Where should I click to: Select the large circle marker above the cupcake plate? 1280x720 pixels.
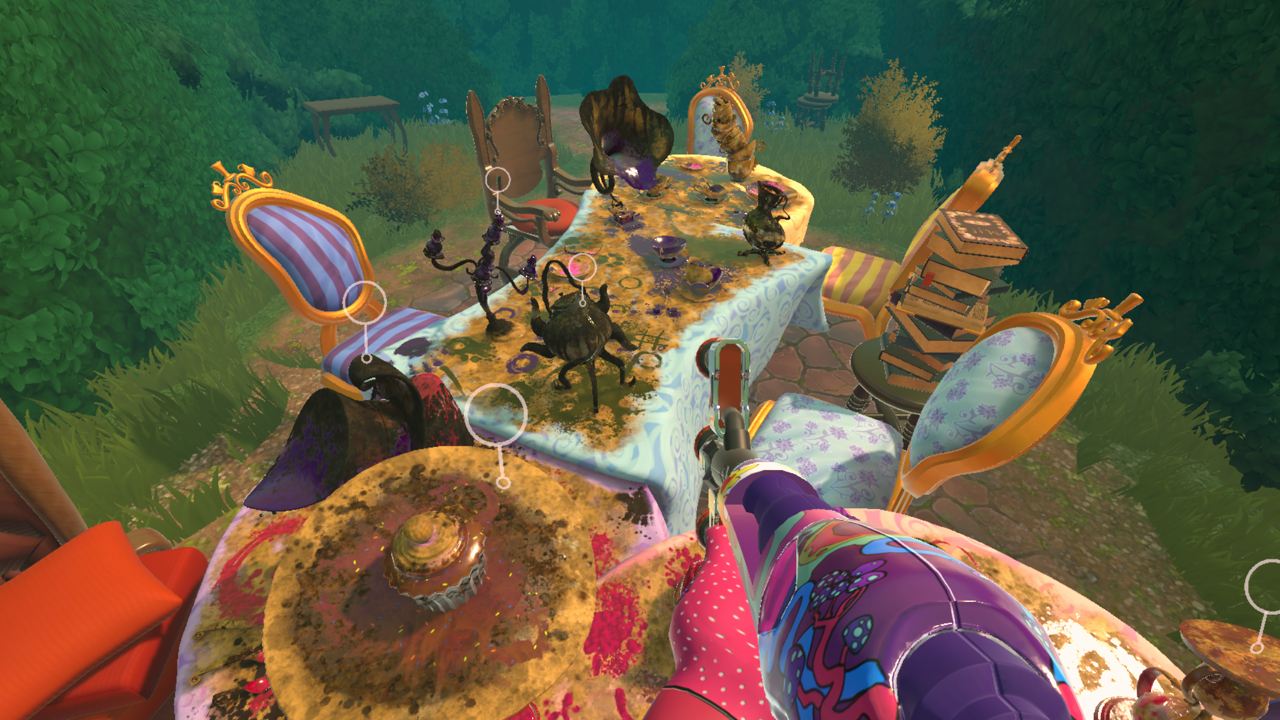tap(496, 413)
